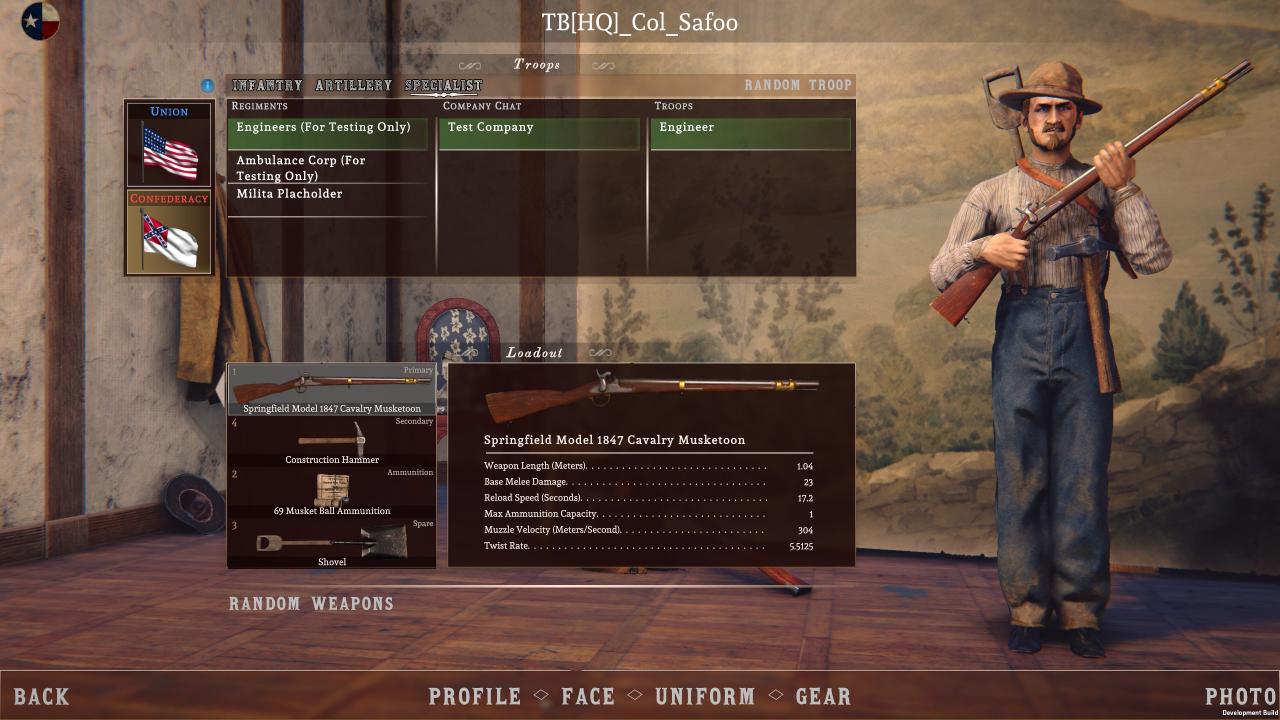1280x720 pixels.
Task: Go Back to the previous screen
Action: coord(42,697)
